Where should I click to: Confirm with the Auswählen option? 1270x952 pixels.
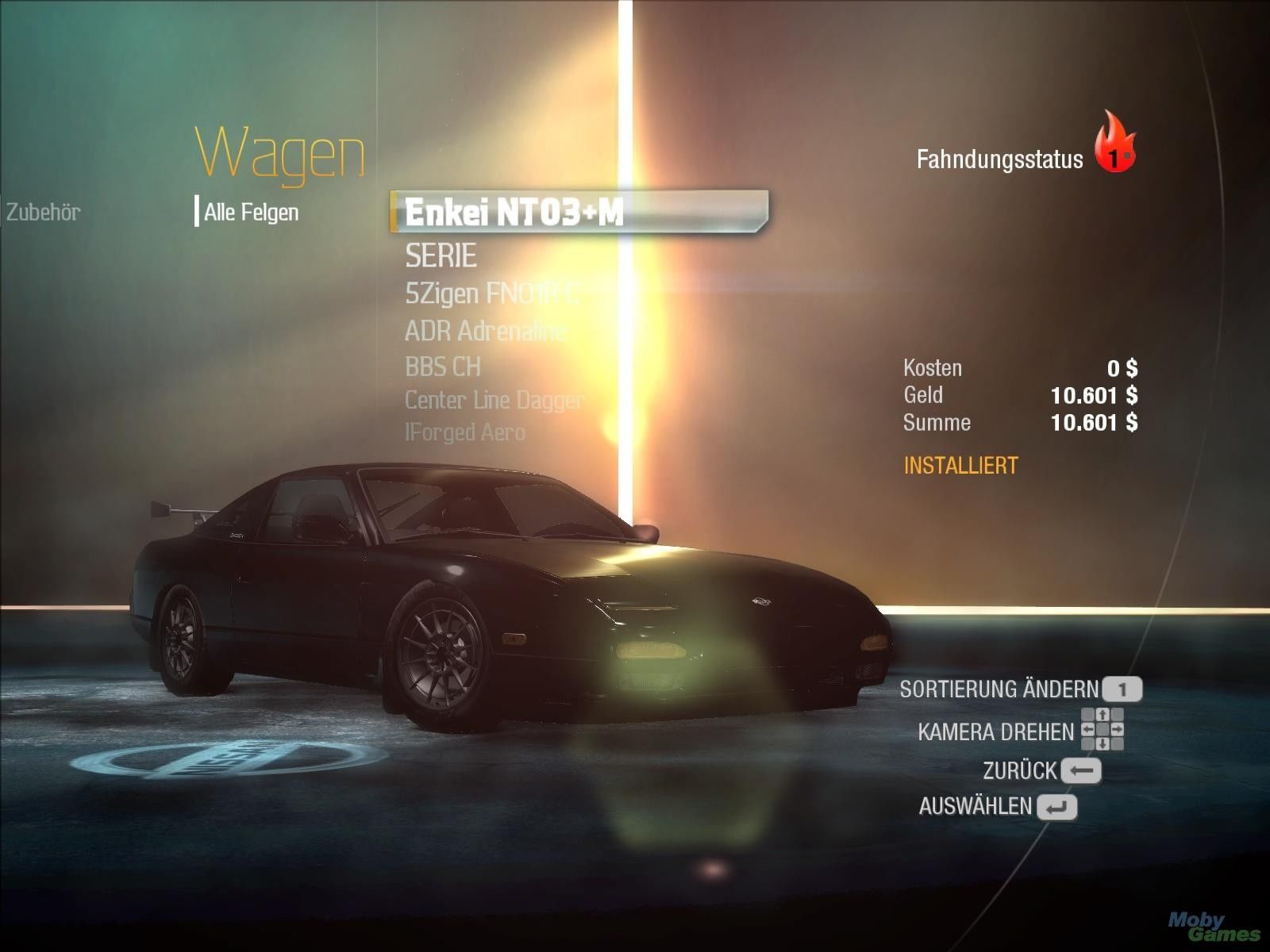pyautogui.click(x=997, y=807)
